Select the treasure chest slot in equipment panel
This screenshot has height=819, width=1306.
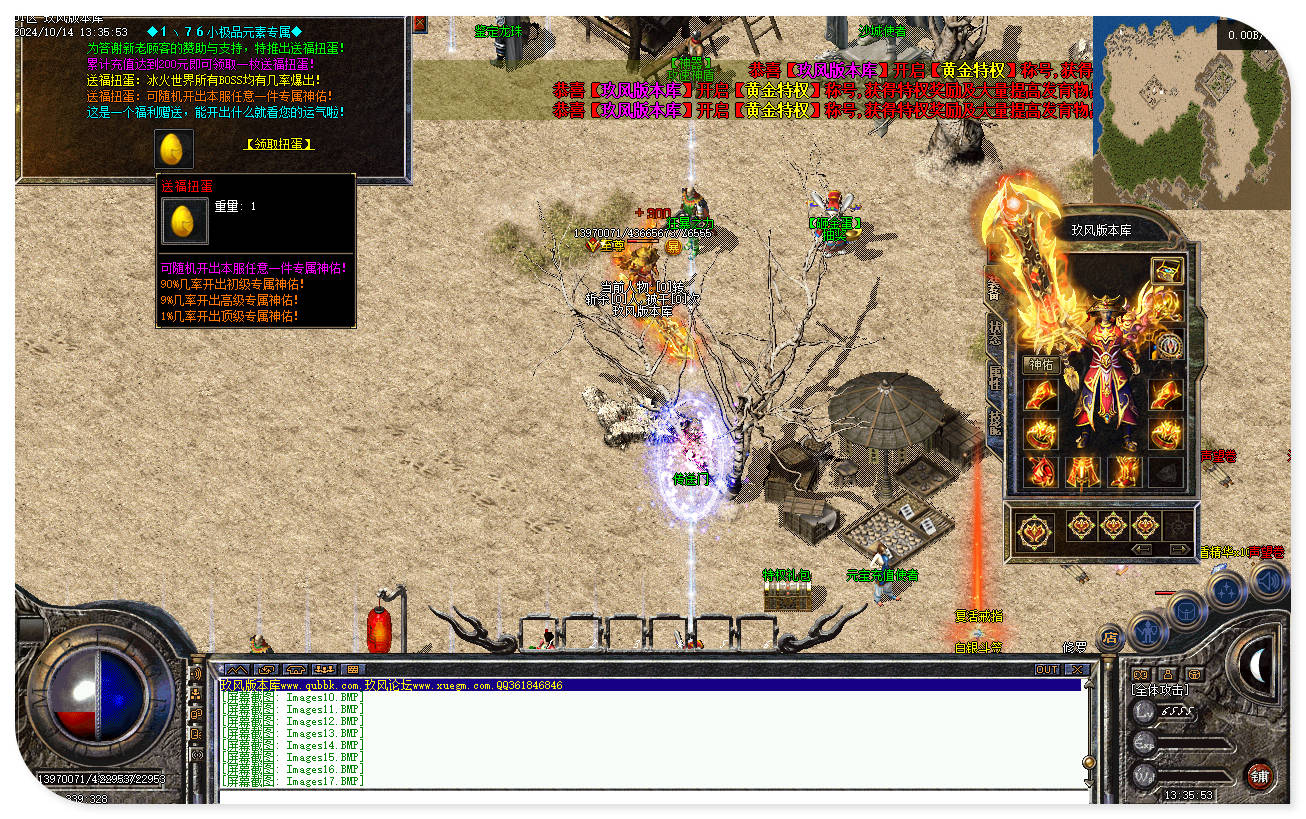[1166, 270]
